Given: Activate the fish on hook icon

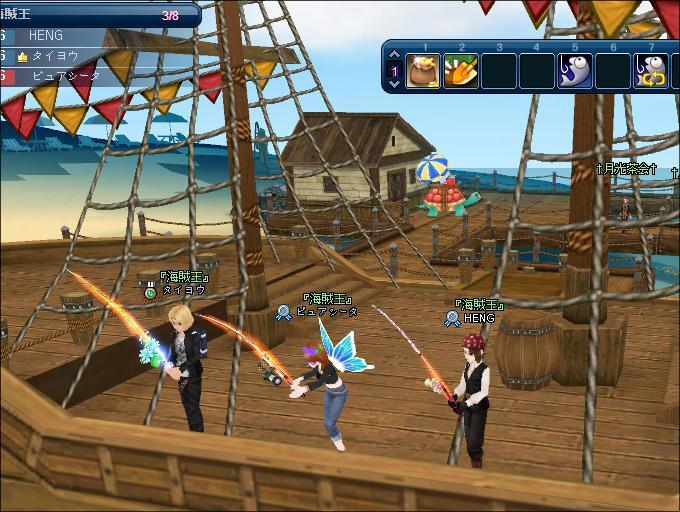Looking at the screenshot, I should coord(575,71).
